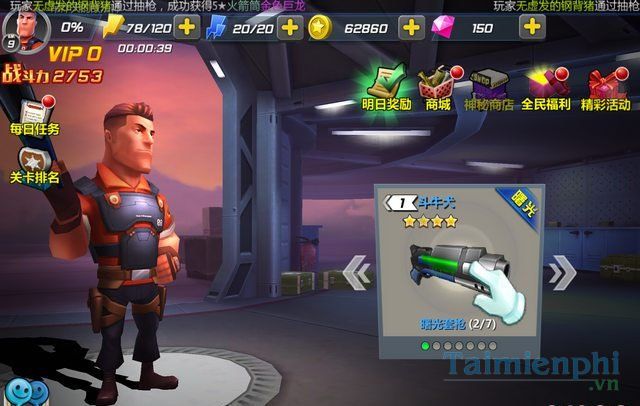Screen dimensions: 640x406
Task: Select the 曙光套枪 weapon card
Action: (460, 265)
